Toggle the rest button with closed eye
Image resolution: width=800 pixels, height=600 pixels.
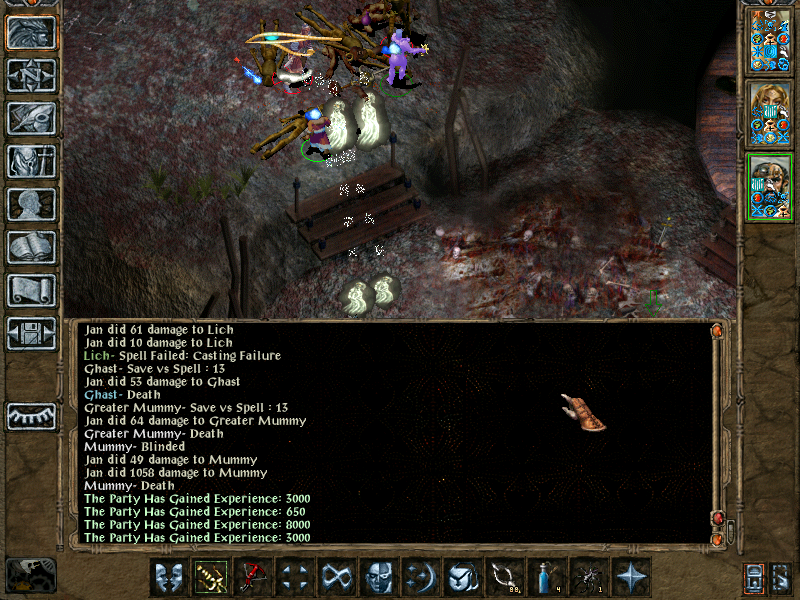[x=31, y=416]
